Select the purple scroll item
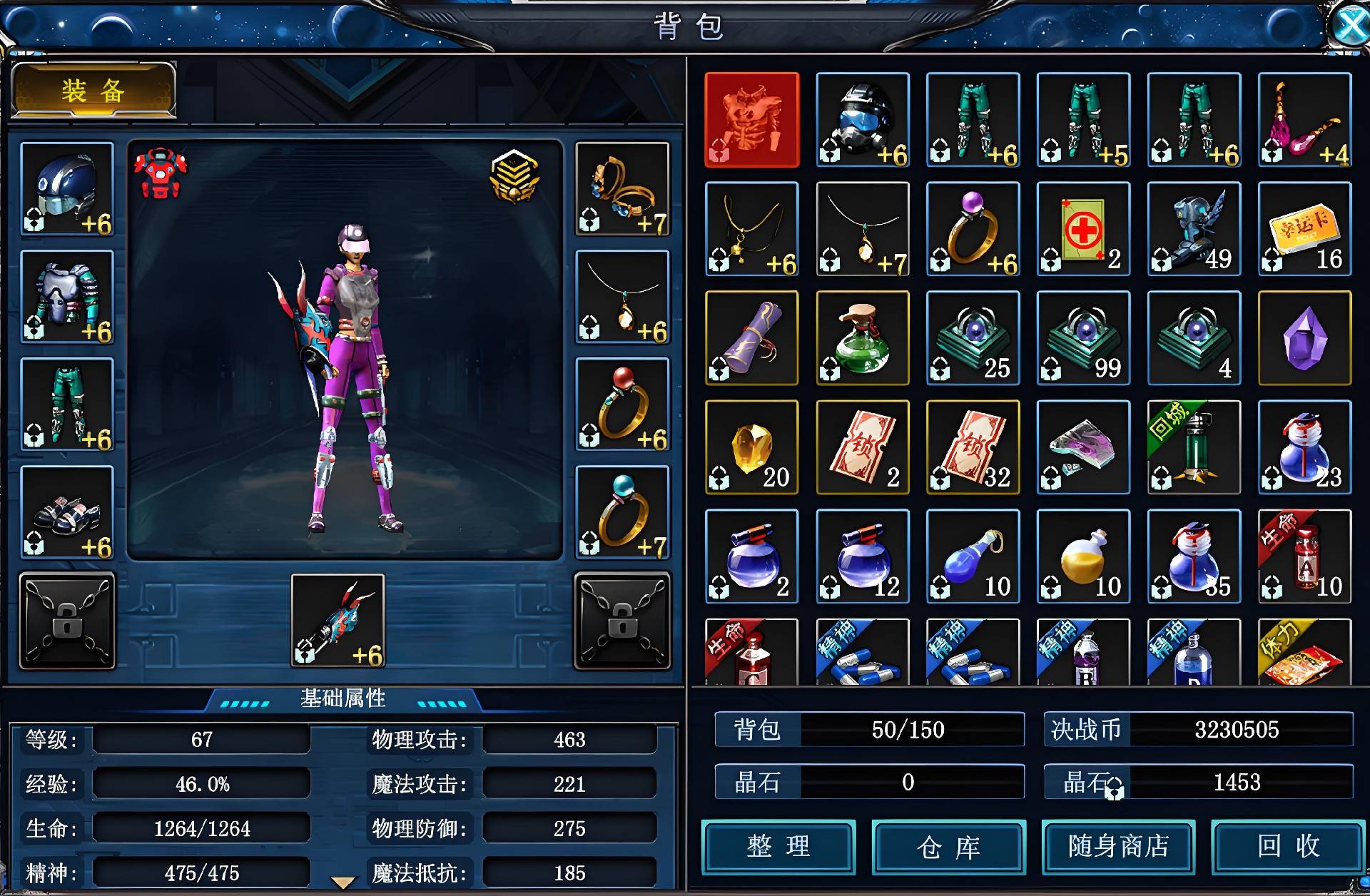 pos(751,338)
